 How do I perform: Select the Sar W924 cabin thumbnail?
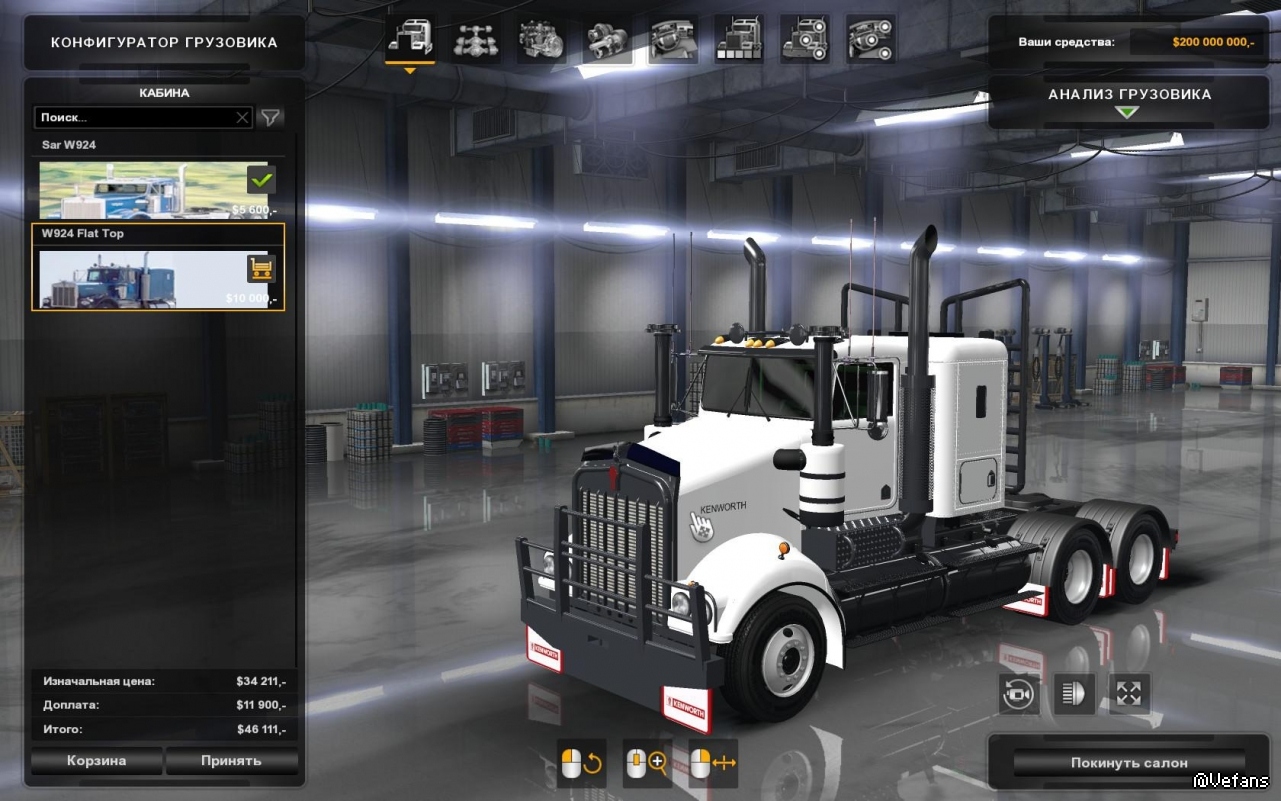tap(140, 190)
